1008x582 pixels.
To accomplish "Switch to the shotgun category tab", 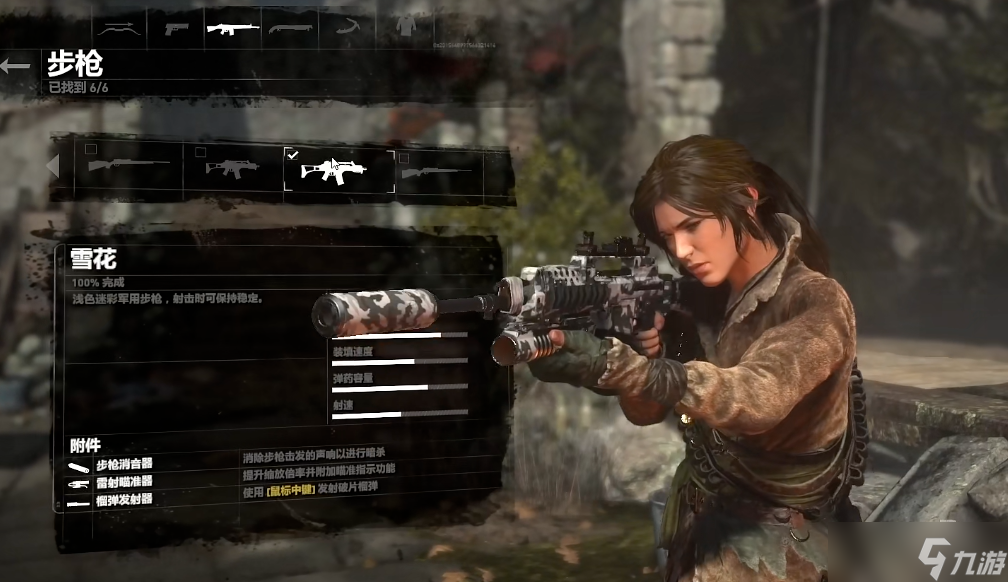I will 290,28.
